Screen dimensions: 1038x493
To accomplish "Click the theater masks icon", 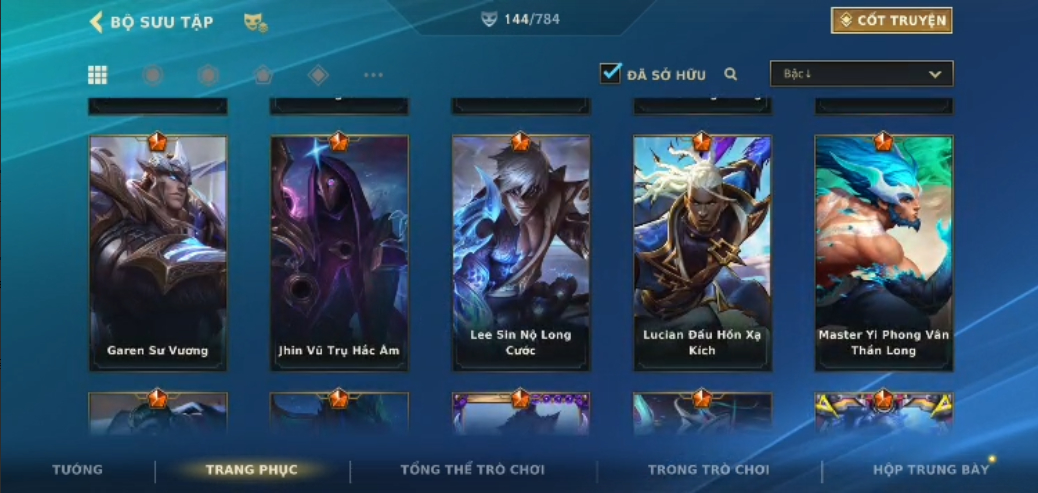I will coord(255,22).
